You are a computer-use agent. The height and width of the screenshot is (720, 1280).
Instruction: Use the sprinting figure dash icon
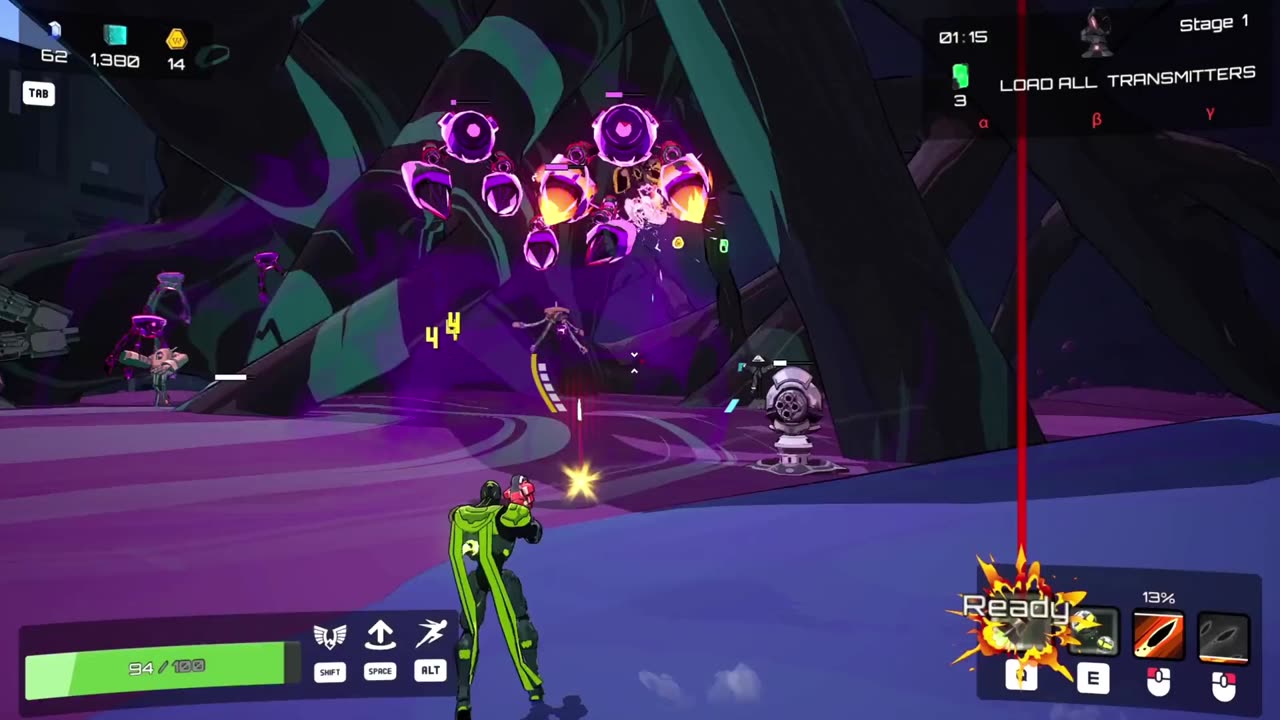coord(431,634)
